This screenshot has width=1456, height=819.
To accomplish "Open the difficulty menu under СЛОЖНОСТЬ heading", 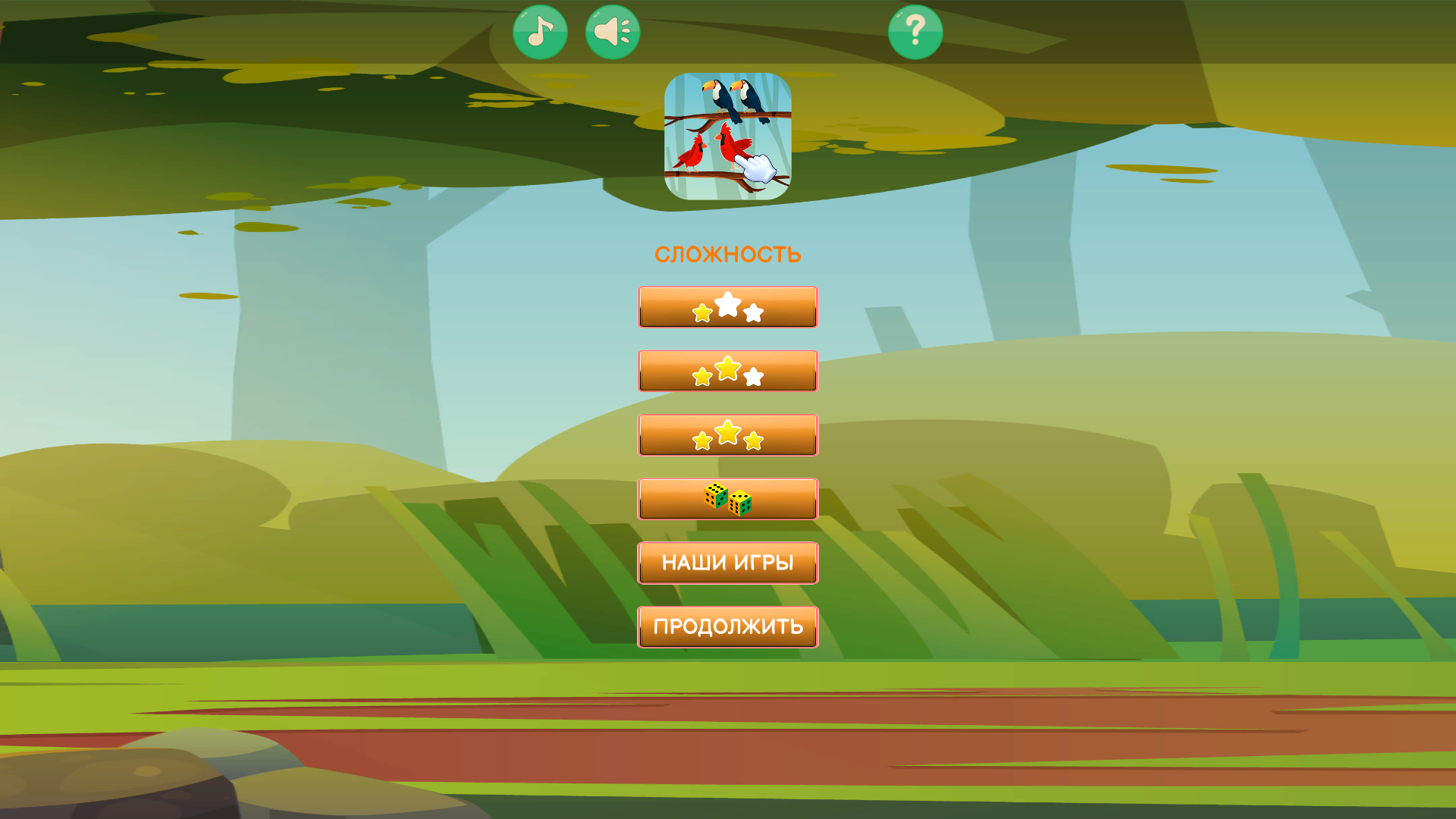I will 727,307.
